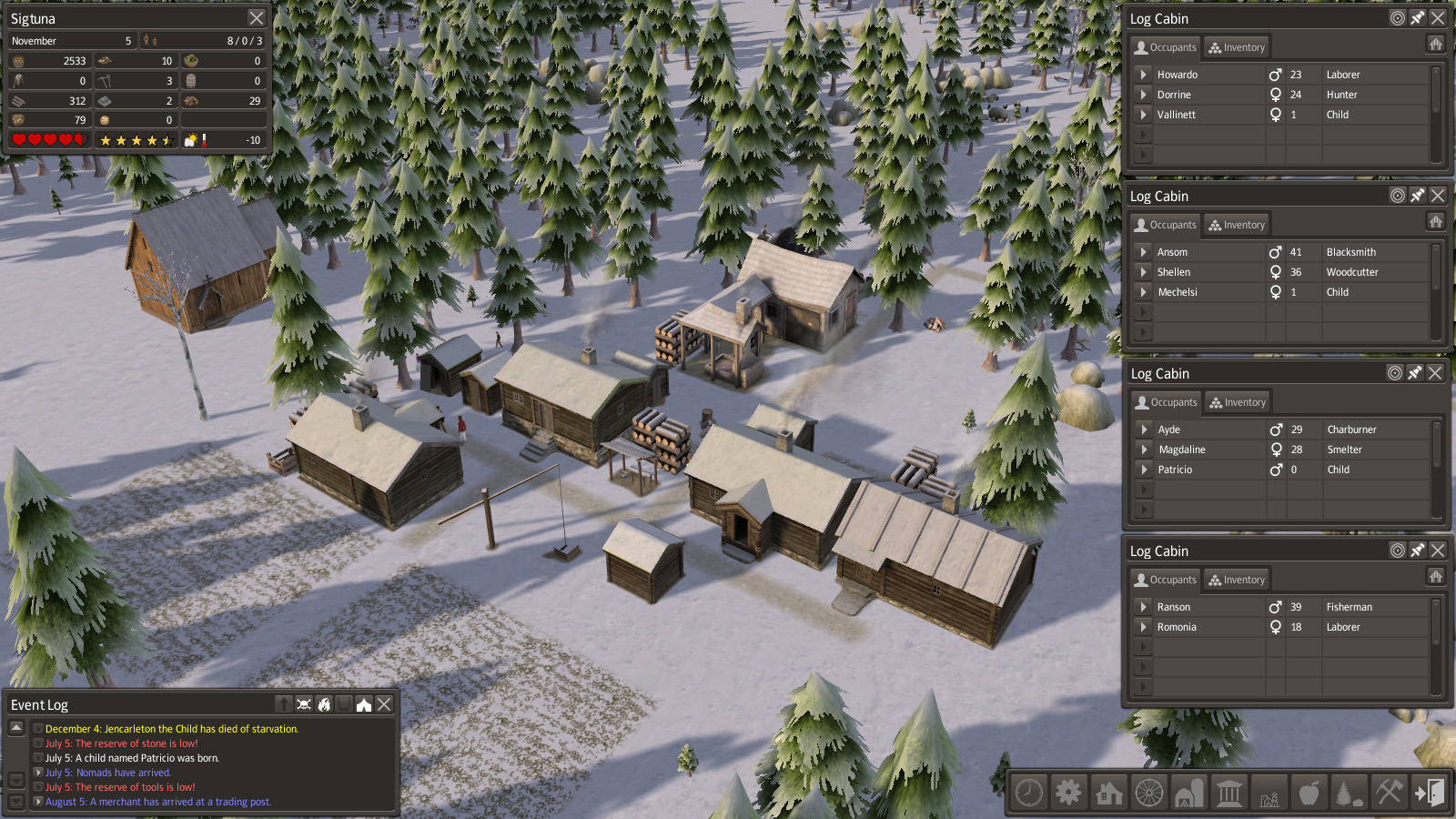Screen dimensions: 1456x819
Task: Go to the Nomads have arrived event
Action: click(38, 773)
